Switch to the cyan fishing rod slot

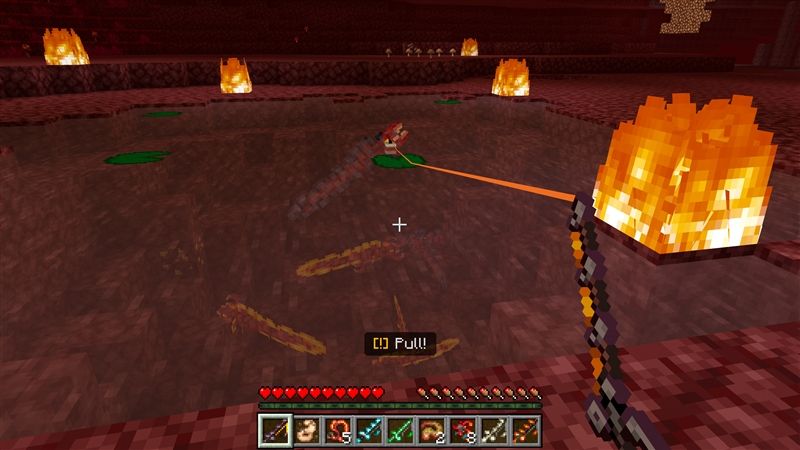coord(368,431)
